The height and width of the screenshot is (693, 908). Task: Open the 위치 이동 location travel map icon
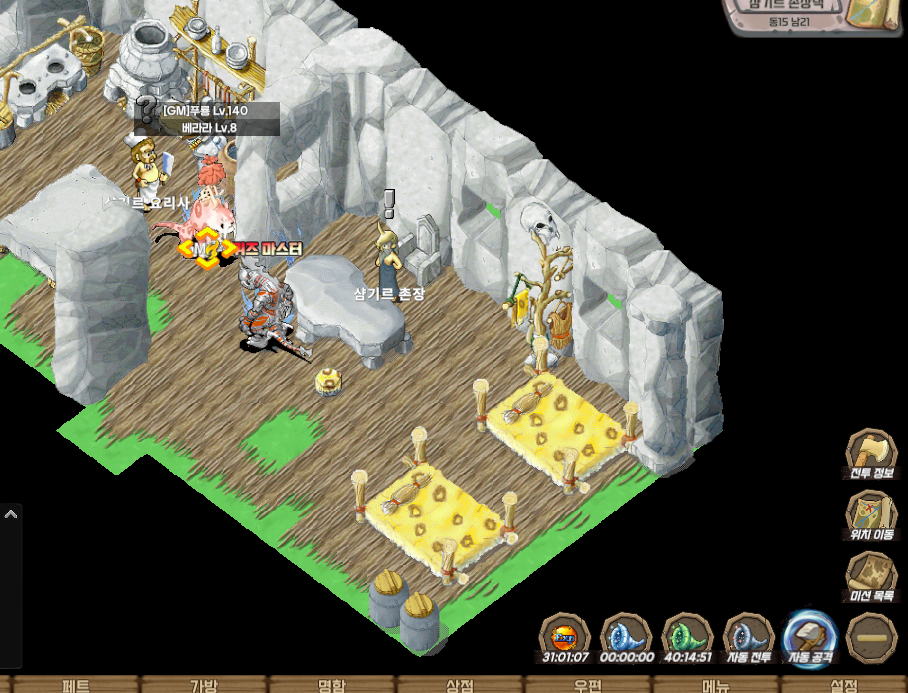(x=870, y=516)
